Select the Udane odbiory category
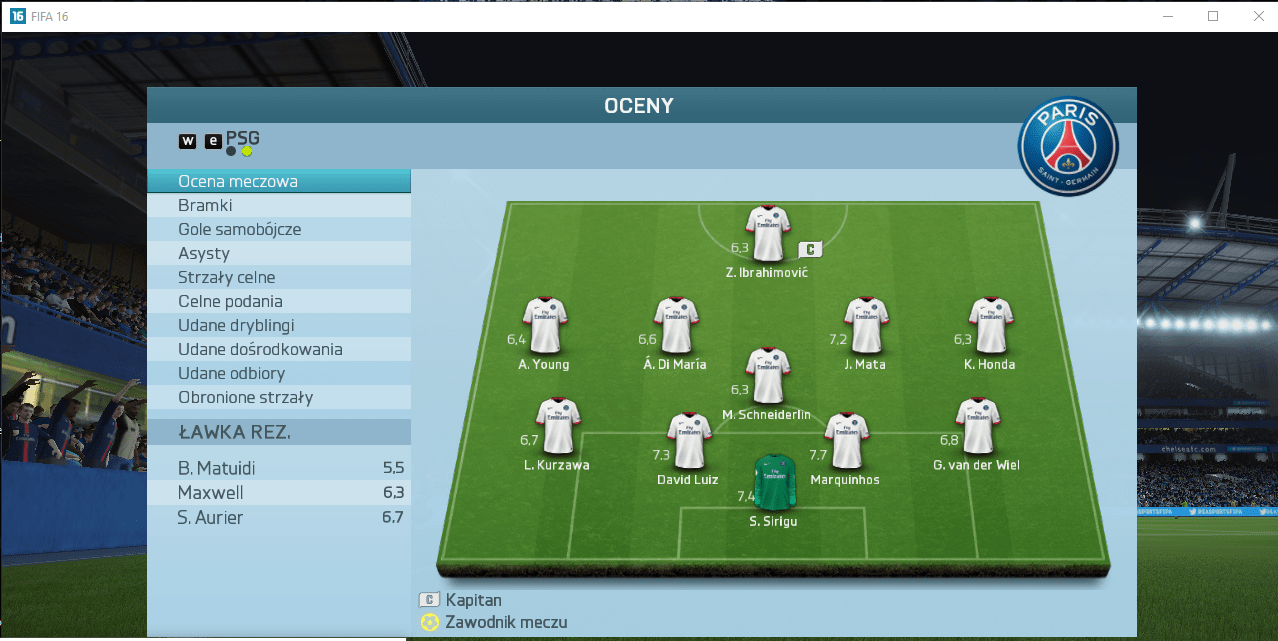 (x=278, y=374)
